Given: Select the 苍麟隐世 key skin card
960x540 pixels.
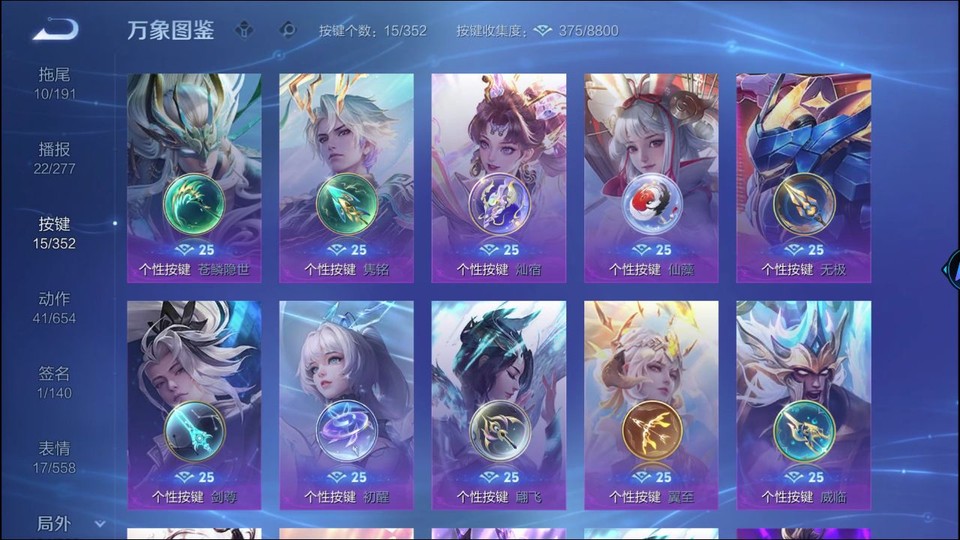Looking at the screenshot, I should point(194,178).
